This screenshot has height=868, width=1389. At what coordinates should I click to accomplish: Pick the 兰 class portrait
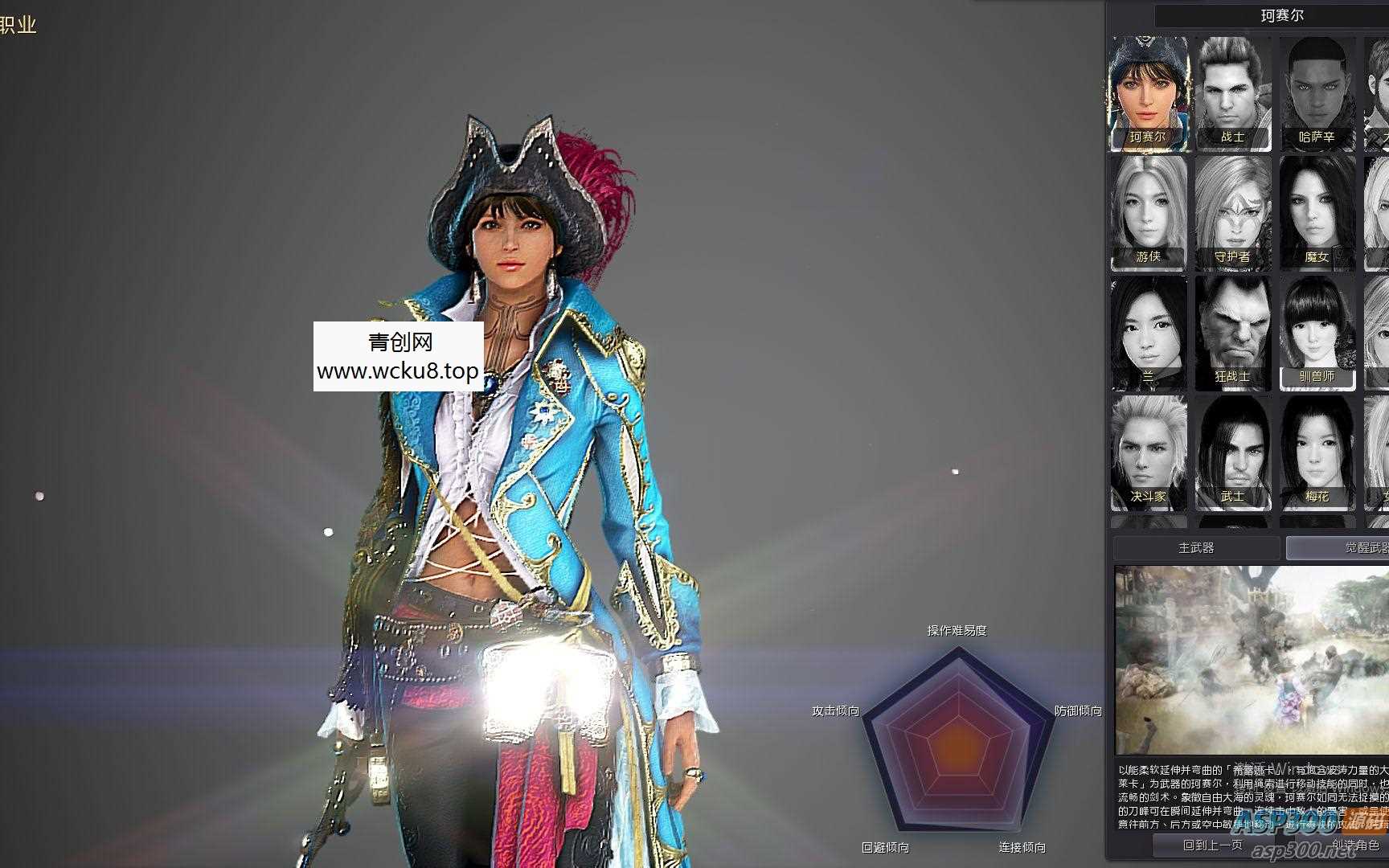point(1147,332)
